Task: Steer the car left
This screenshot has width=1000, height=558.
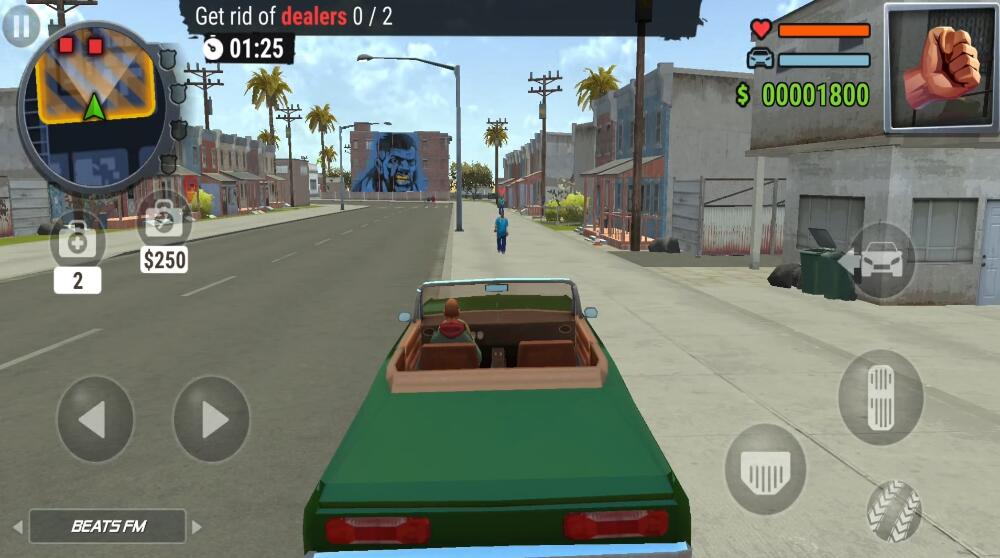Action: click(x=95, y=419)
